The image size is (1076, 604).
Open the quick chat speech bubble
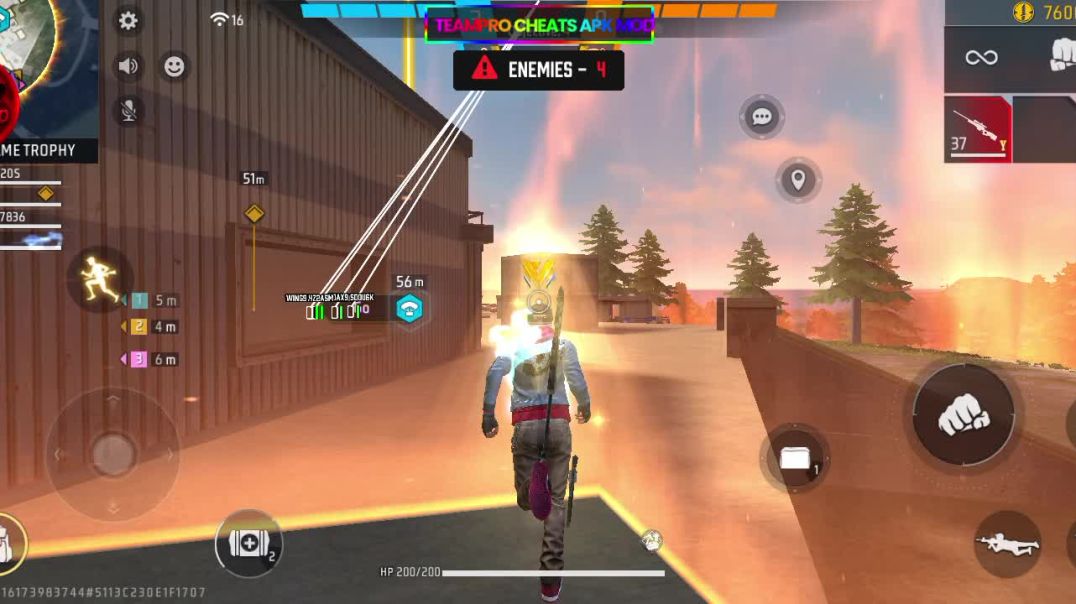(x=762, y=117)
